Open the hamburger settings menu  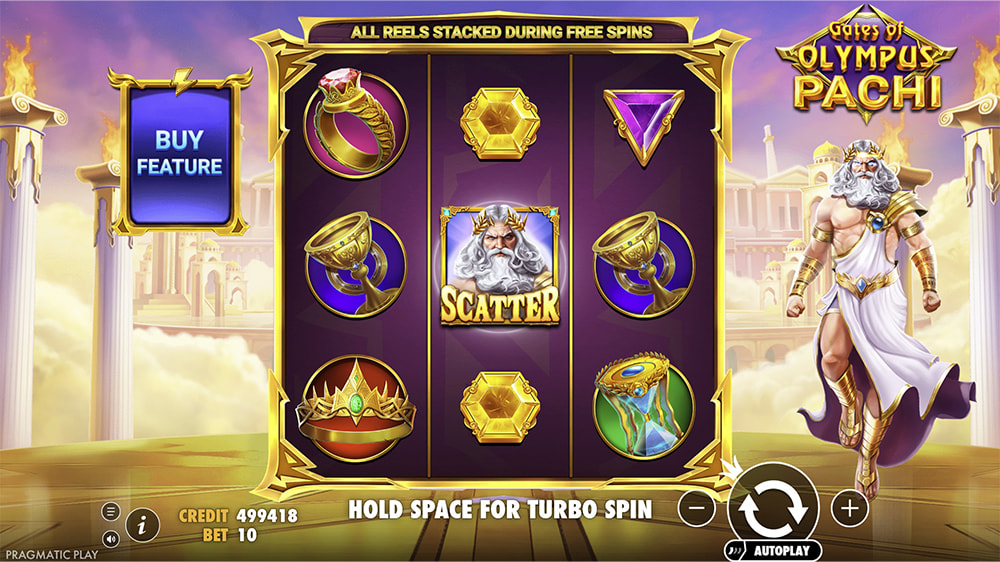(111, 512)
